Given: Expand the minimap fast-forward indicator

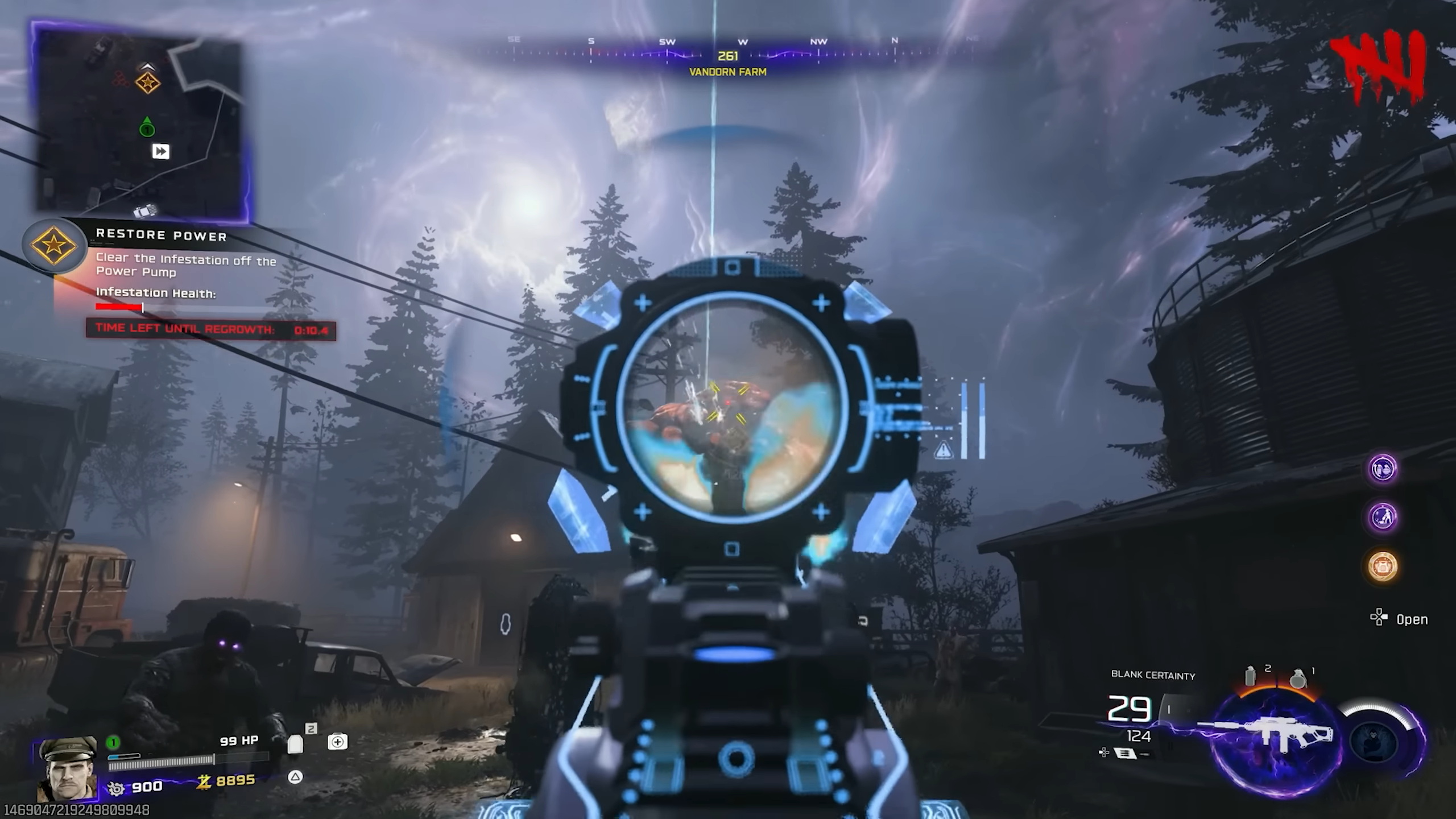Looking at the screenshot, I should coord(162,151).
